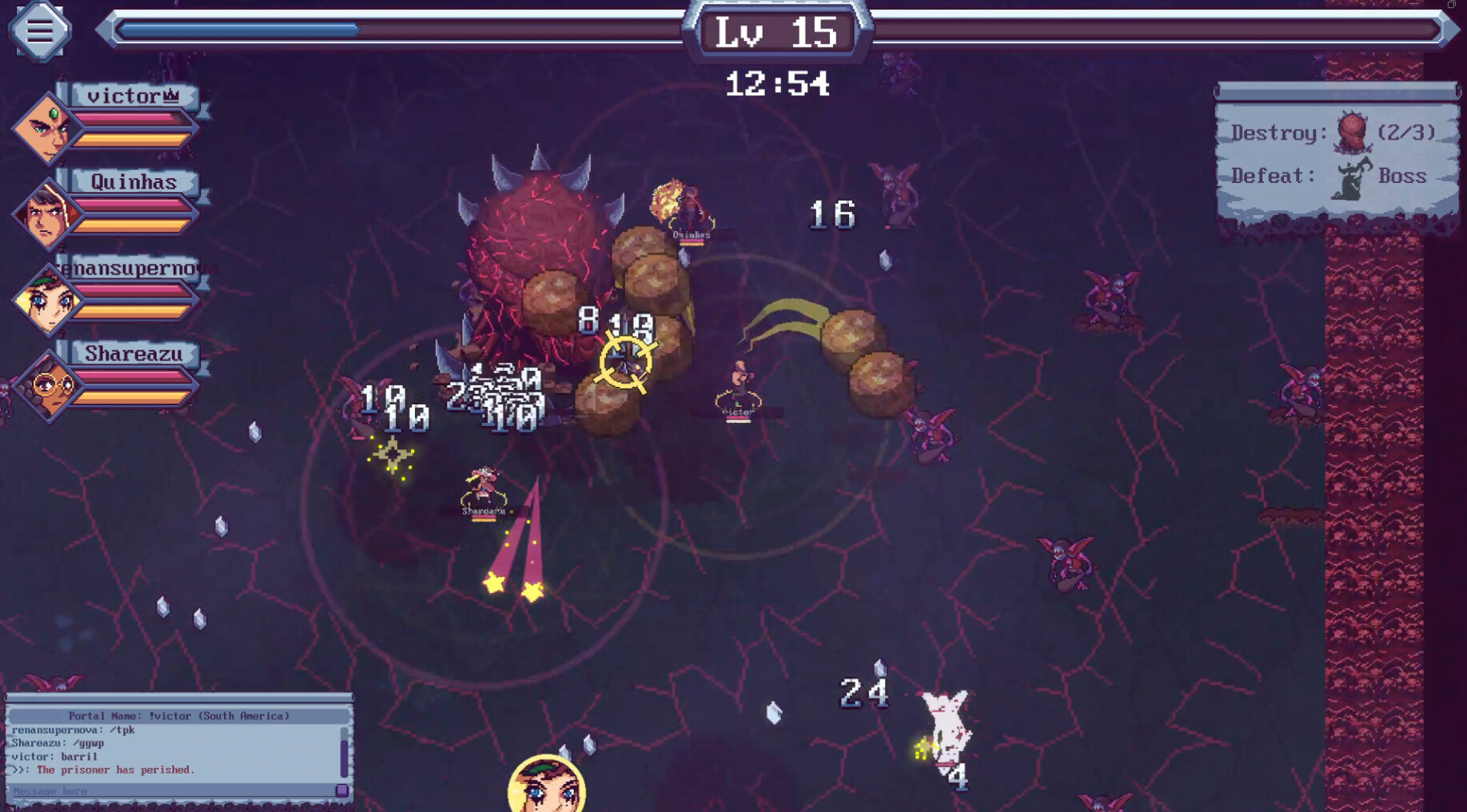
Task: Click victor's chat message 'barril'
Action: pos(56,756)
